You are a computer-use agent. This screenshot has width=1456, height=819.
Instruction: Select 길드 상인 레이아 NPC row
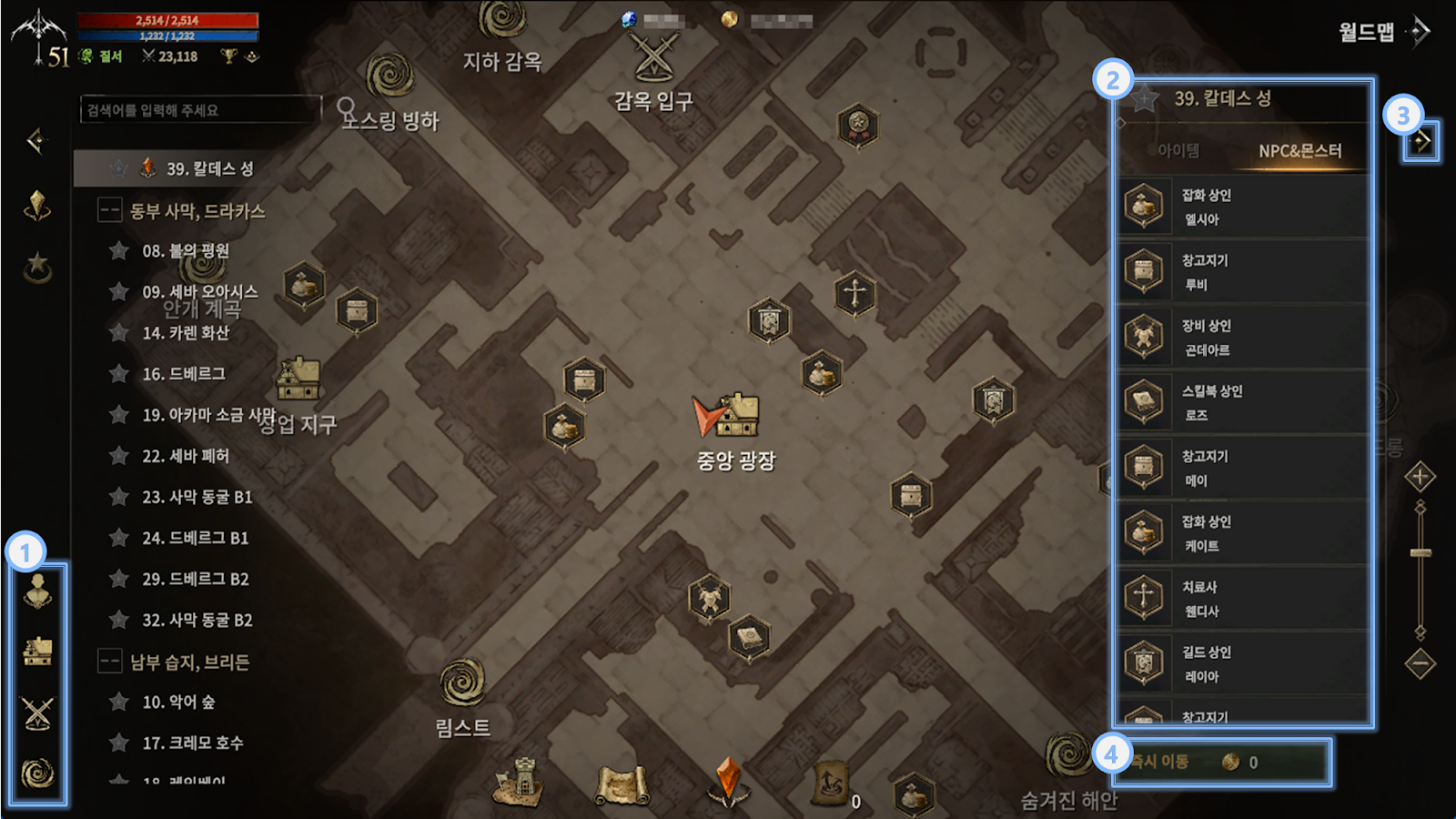(x=1243, y=663)
